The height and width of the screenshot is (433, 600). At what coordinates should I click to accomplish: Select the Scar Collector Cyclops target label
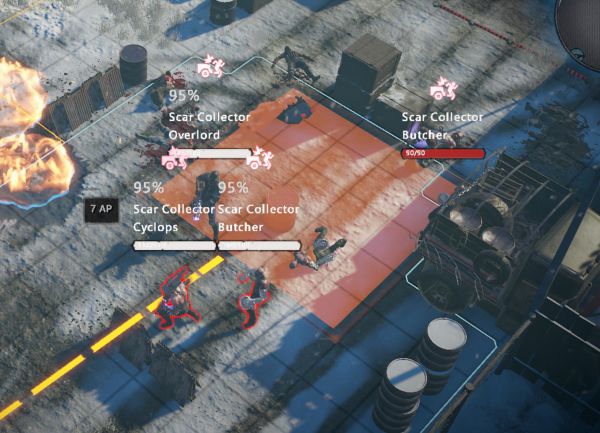[x=174, y=217]
